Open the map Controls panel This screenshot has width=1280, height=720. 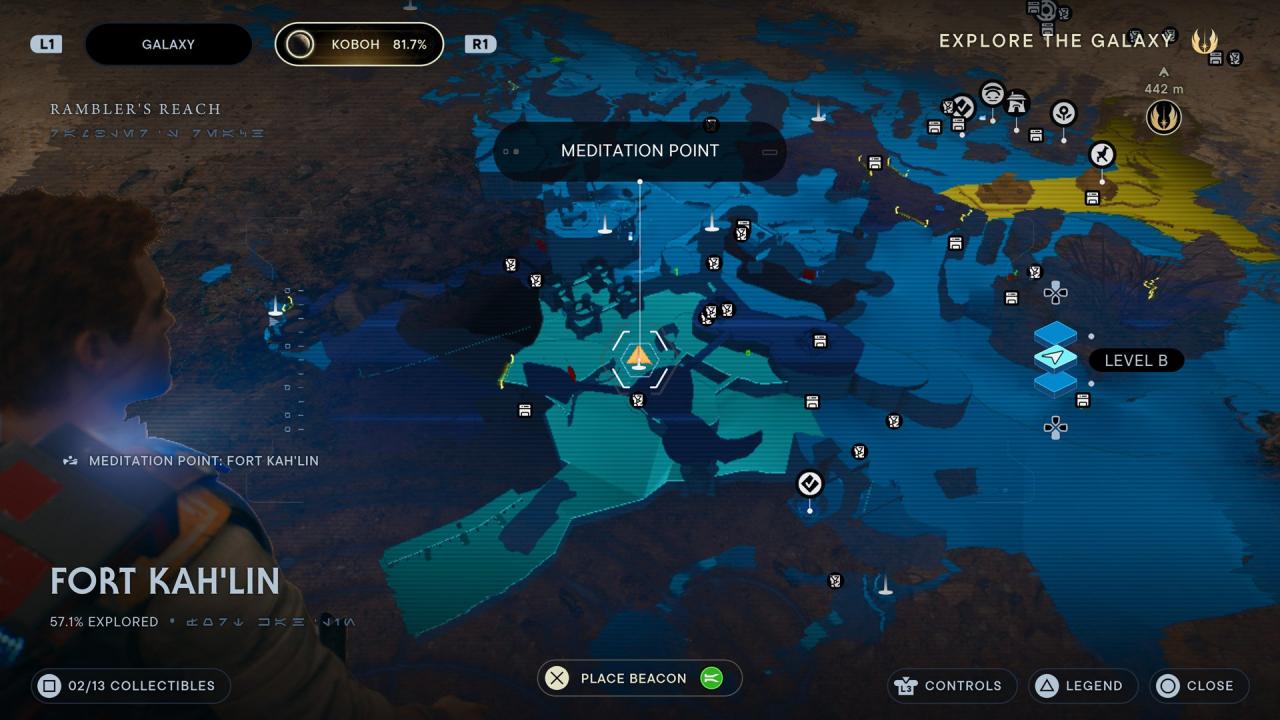tap(952, 686)
